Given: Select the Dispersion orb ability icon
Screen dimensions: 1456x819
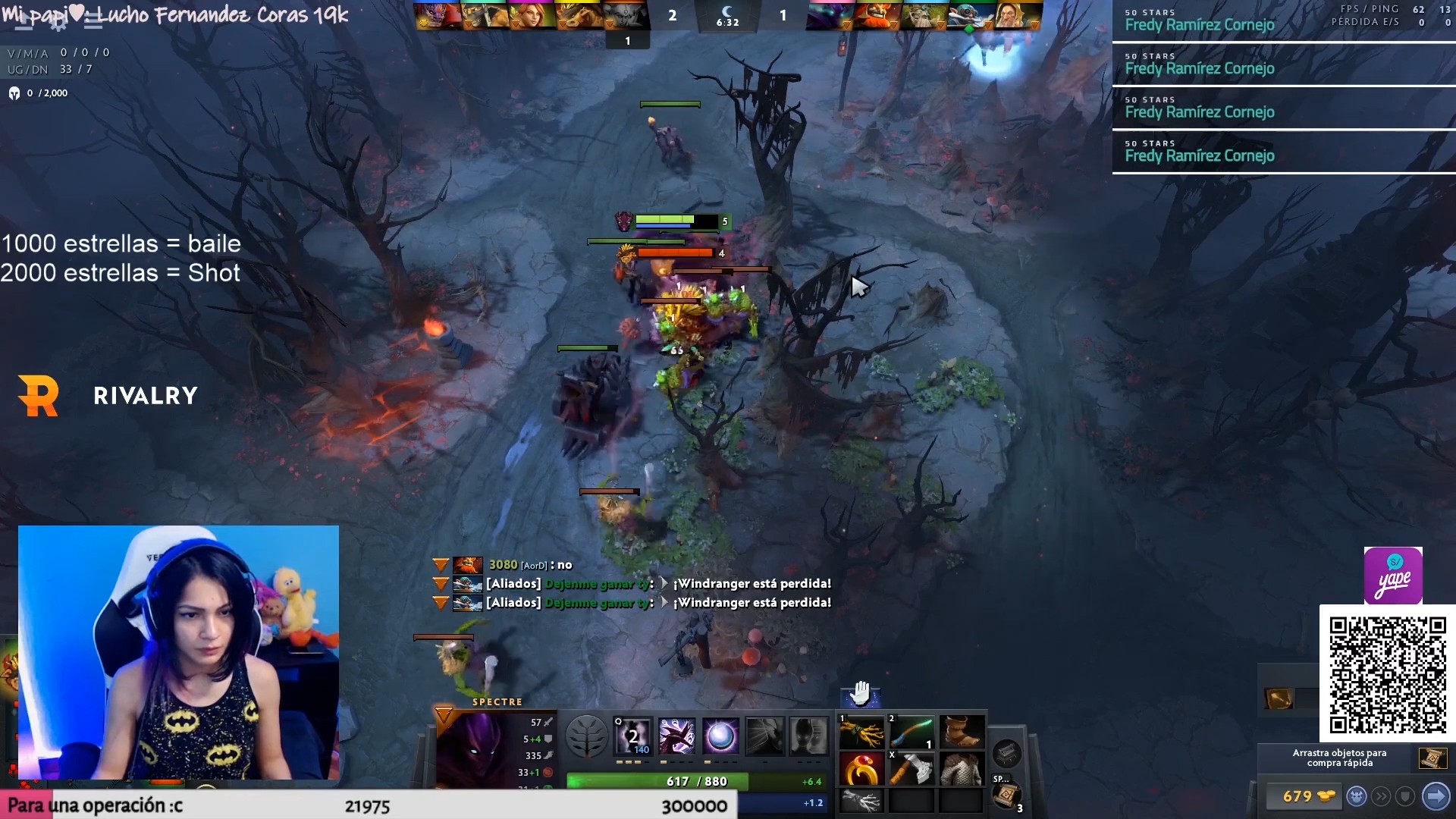Looking at the screenshot, I should pyautogui.click(x=720, y=736).
